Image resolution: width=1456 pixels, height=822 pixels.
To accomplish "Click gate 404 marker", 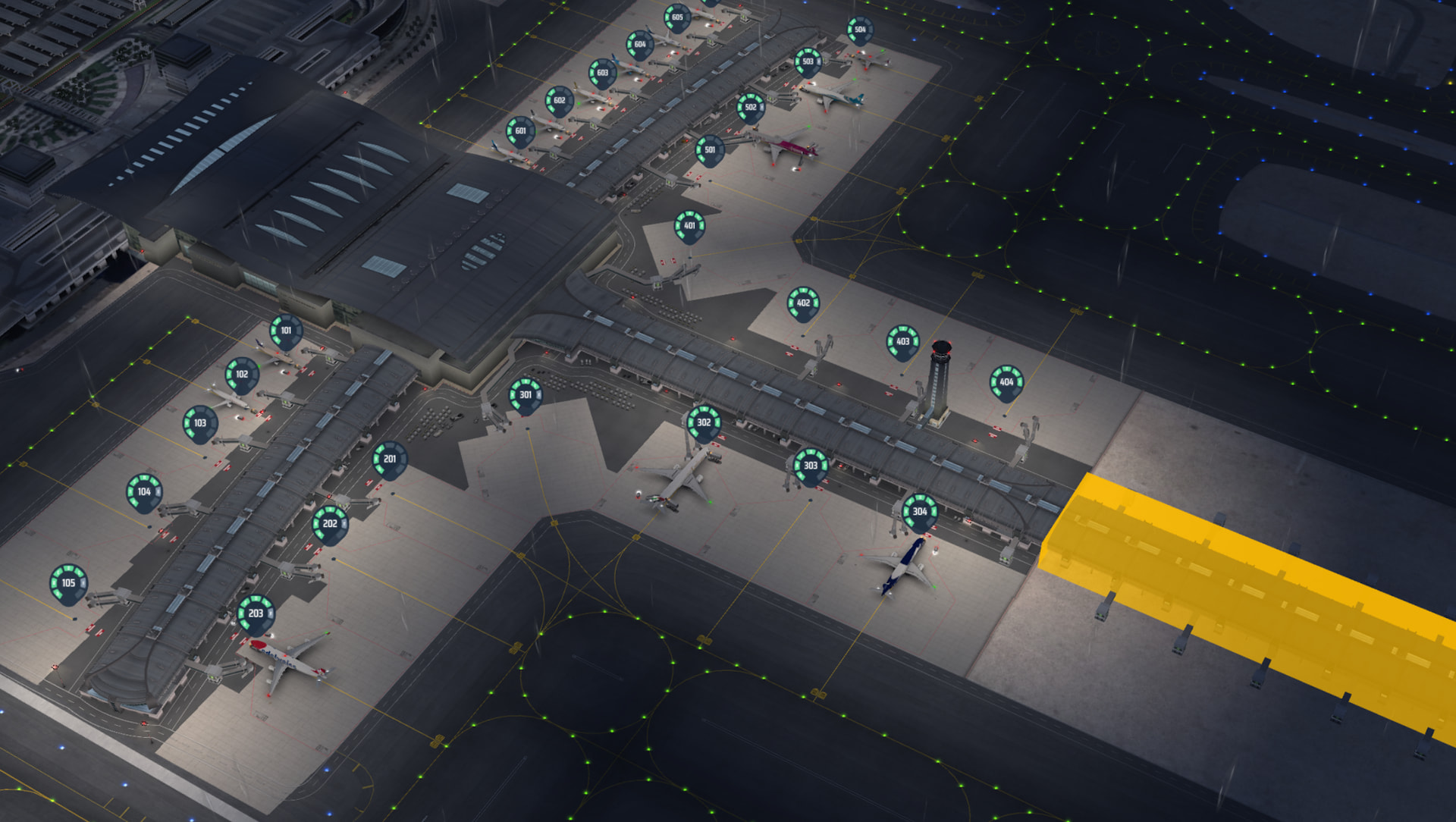I will 1006,382.
